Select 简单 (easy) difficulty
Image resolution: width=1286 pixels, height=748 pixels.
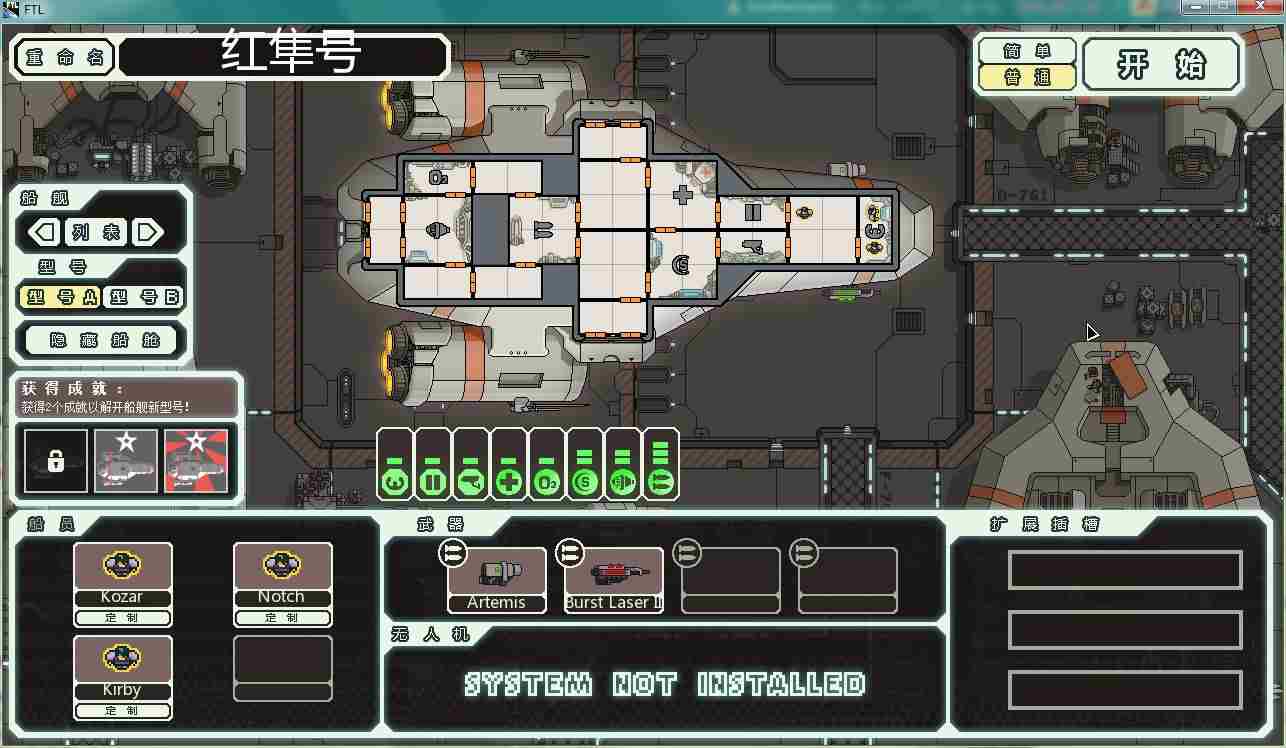point(1027,50)
